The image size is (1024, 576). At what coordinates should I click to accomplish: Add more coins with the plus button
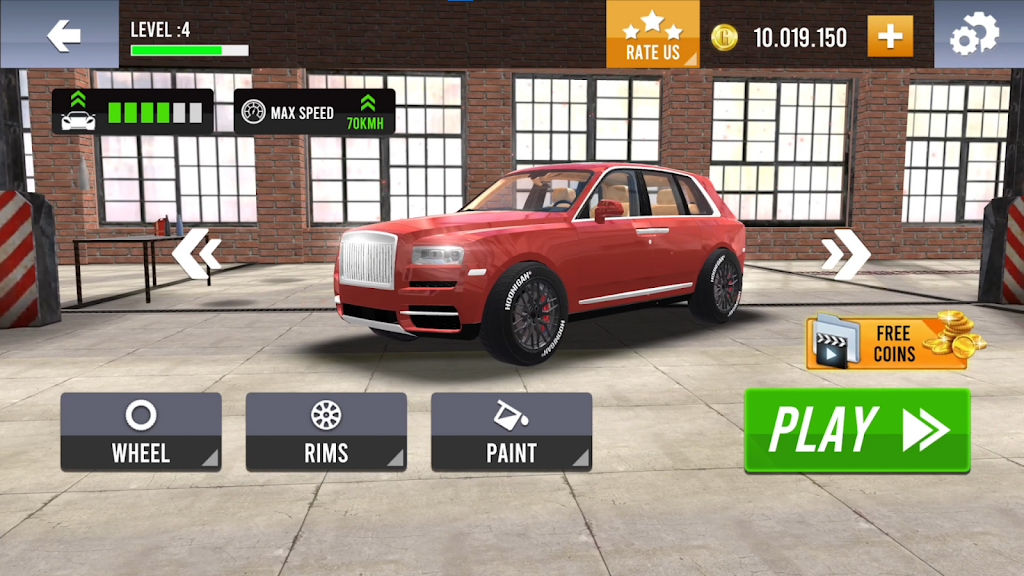889,38
